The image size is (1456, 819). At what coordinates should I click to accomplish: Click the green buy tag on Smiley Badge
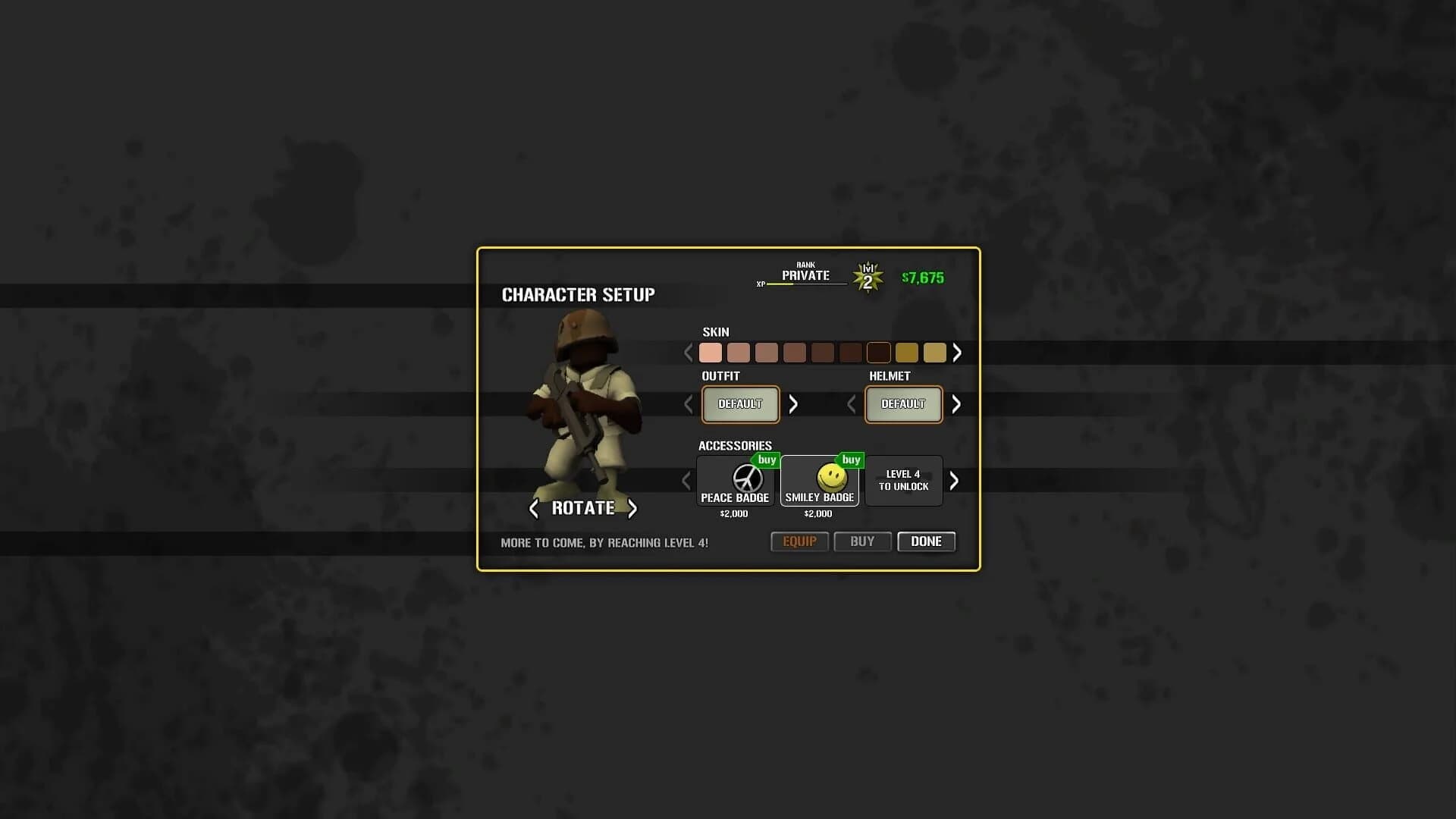851,460
